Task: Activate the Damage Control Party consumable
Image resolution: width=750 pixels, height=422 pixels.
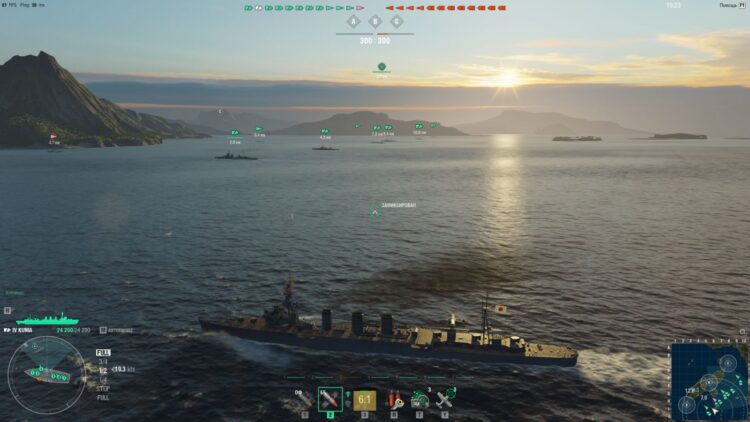Action: tap(395, 399)
